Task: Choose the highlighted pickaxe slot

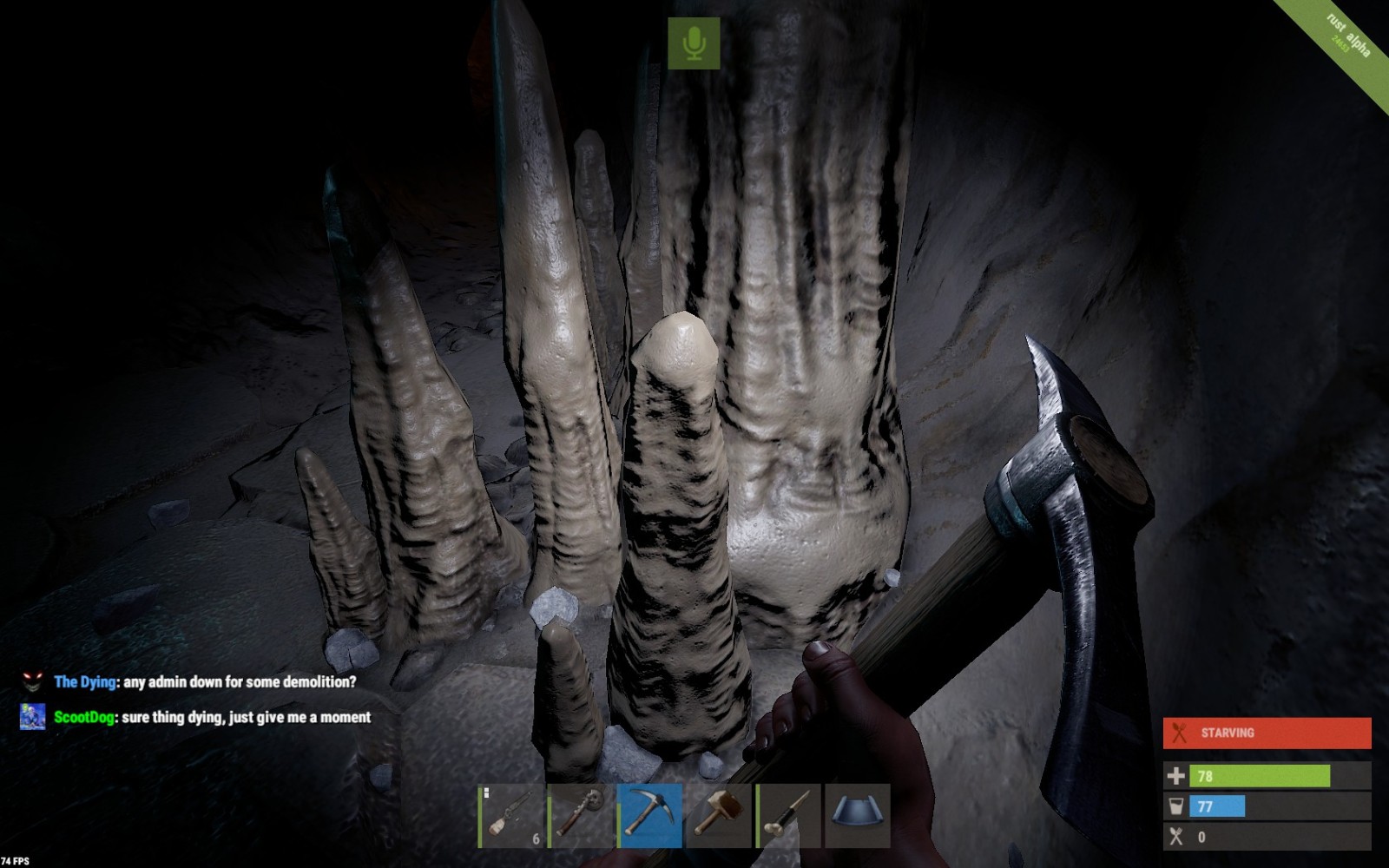Action: [x=649, y=816]
